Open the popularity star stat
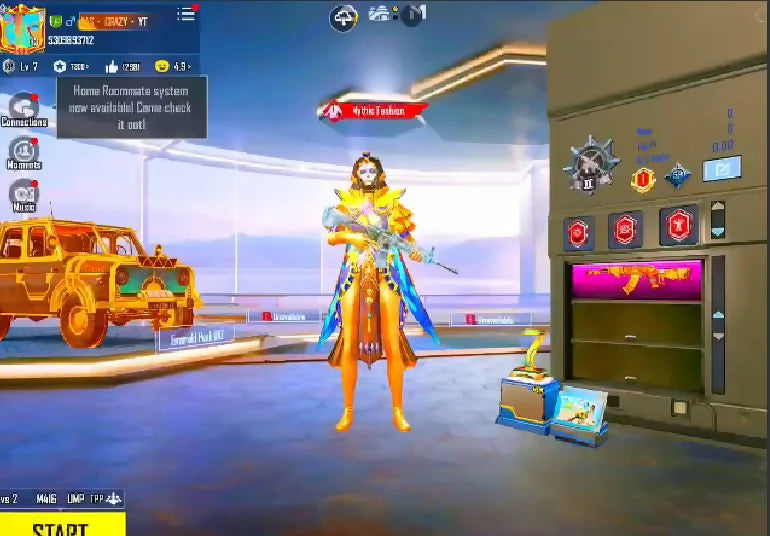This screenshot has width=770, height=536. click(72, 67)
